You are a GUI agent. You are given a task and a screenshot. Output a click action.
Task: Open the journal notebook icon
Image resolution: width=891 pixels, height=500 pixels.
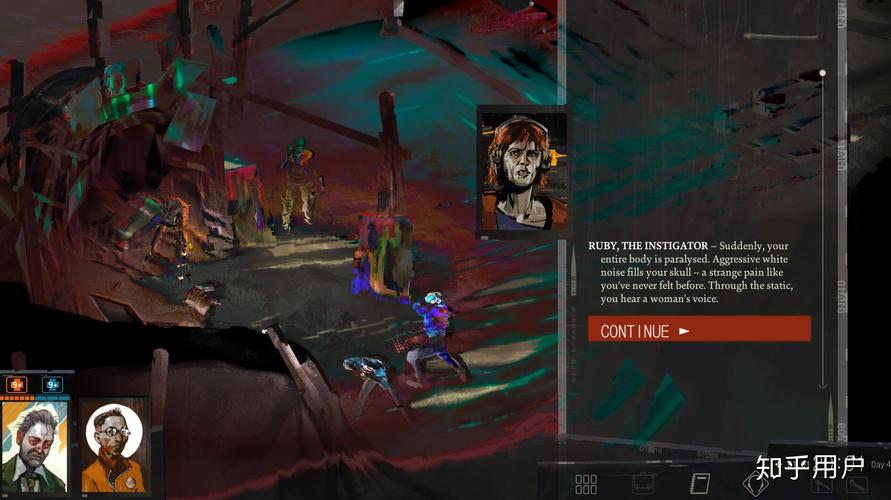tap(699, 484)
